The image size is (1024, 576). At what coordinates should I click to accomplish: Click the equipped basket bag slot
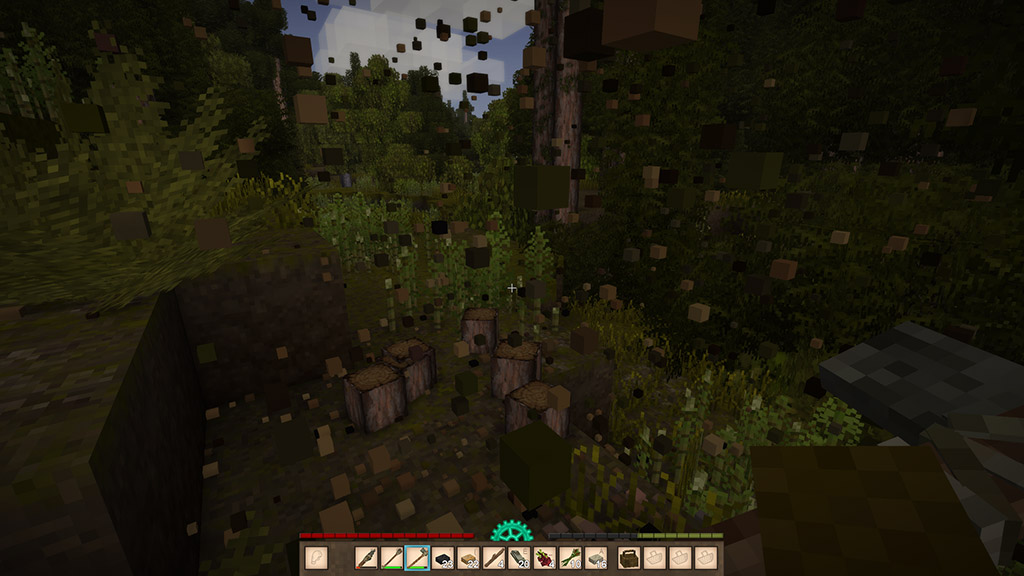tap(630, 558)
